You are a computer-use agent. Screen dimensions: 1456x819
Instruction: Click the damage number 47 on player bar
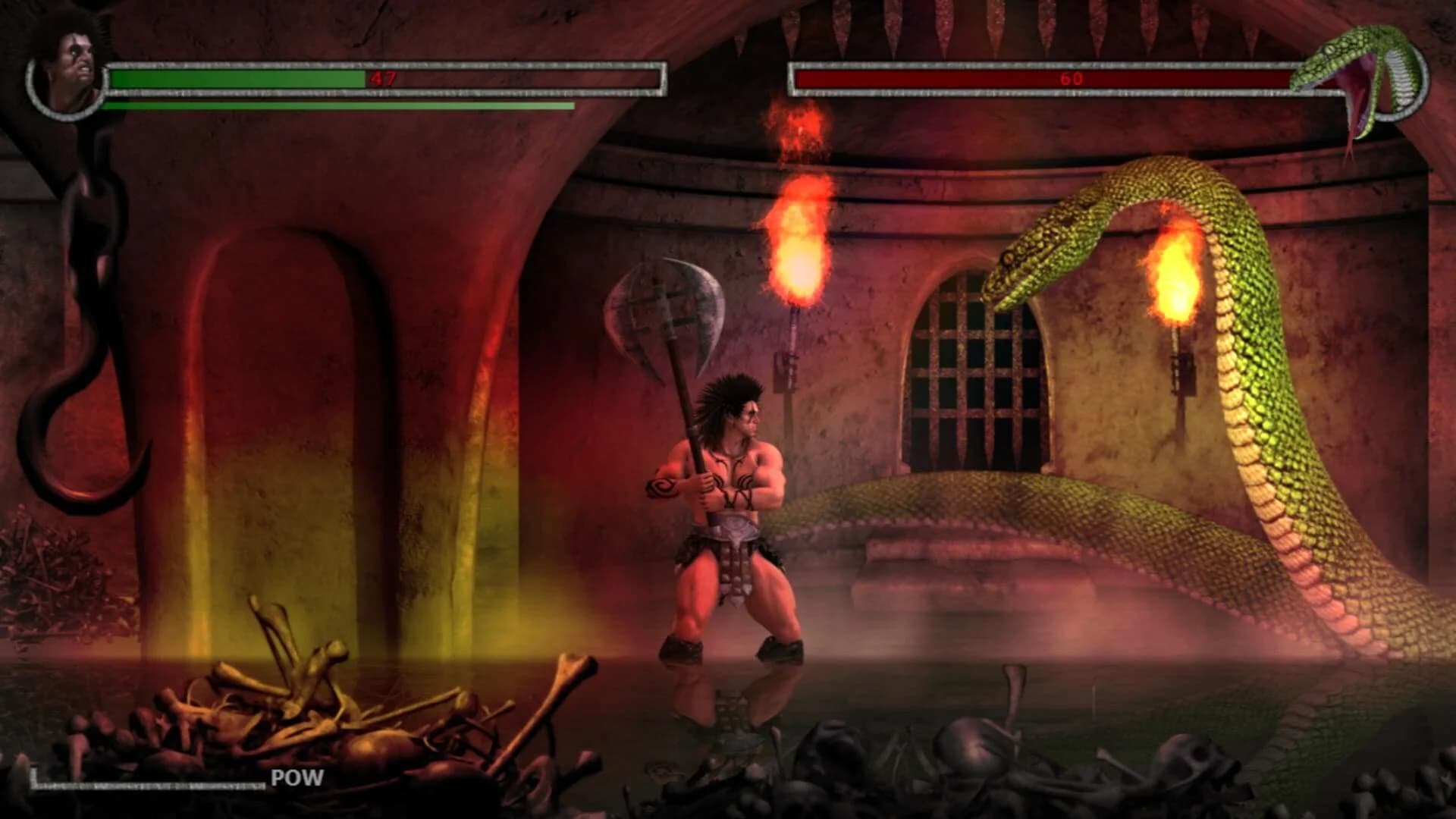(x=383, y=78)
